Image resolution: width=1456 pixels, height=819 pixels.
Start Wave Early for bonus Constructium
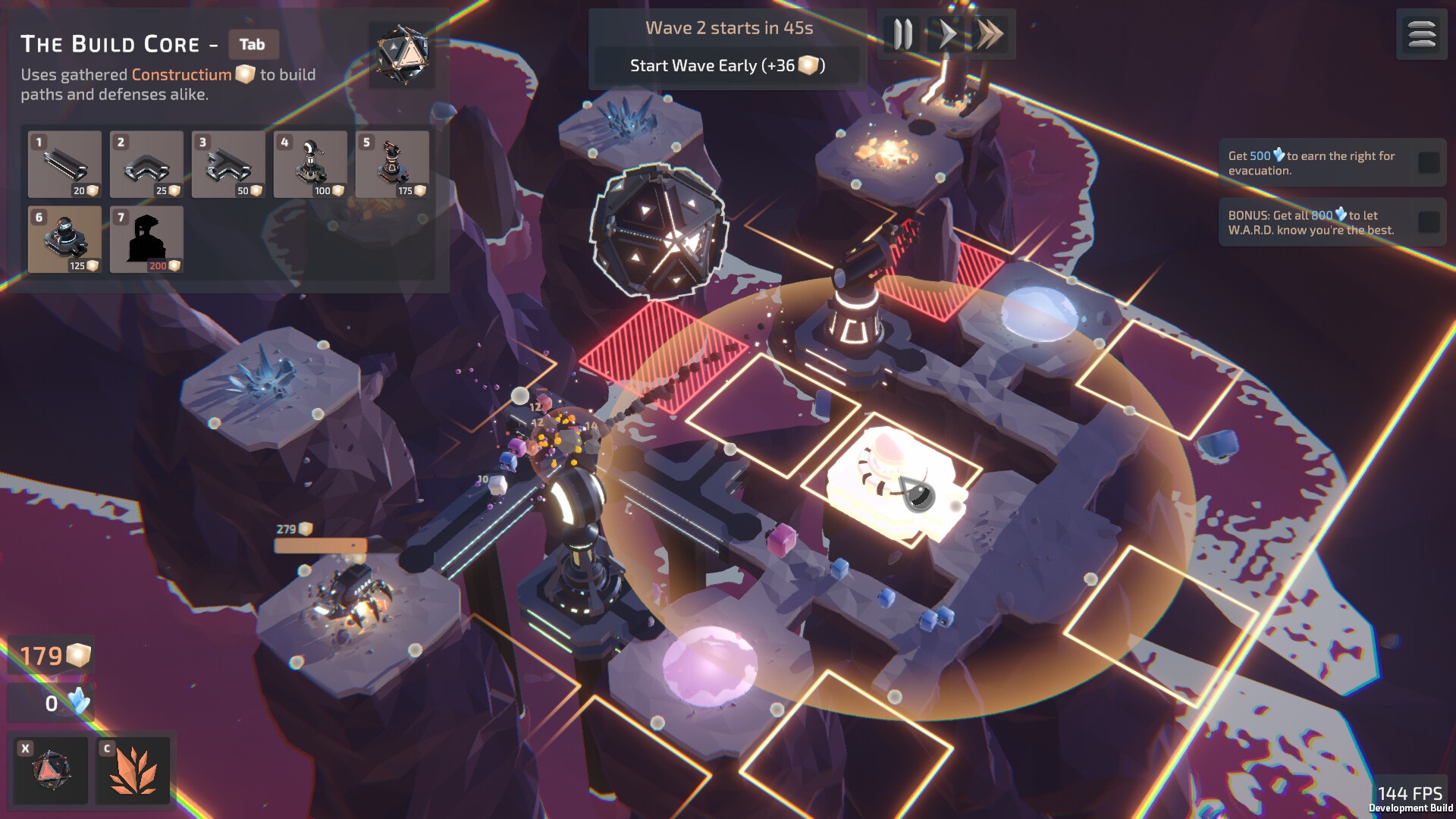[727, 66]
